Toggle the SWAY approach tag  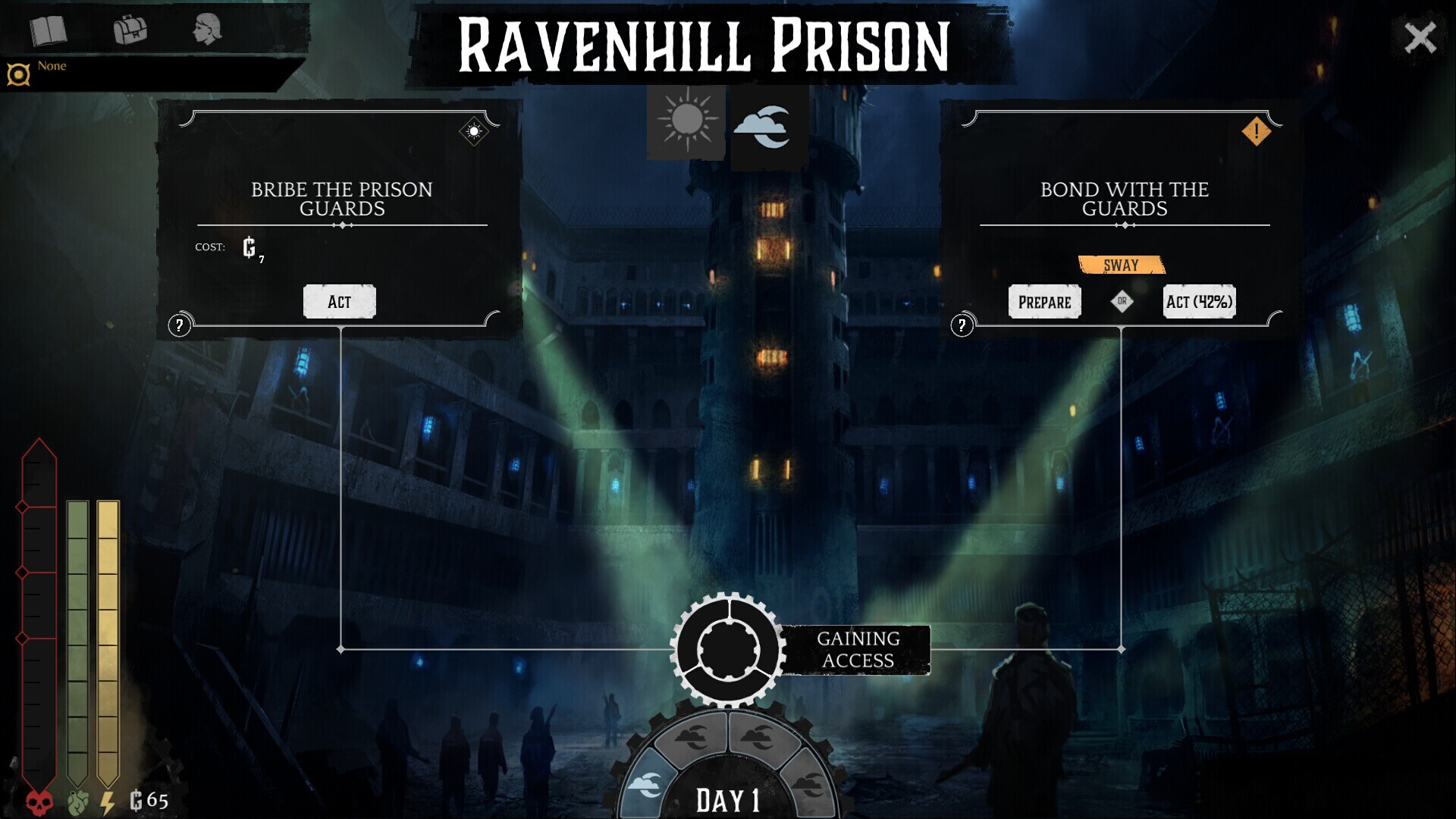(1121, 265)
